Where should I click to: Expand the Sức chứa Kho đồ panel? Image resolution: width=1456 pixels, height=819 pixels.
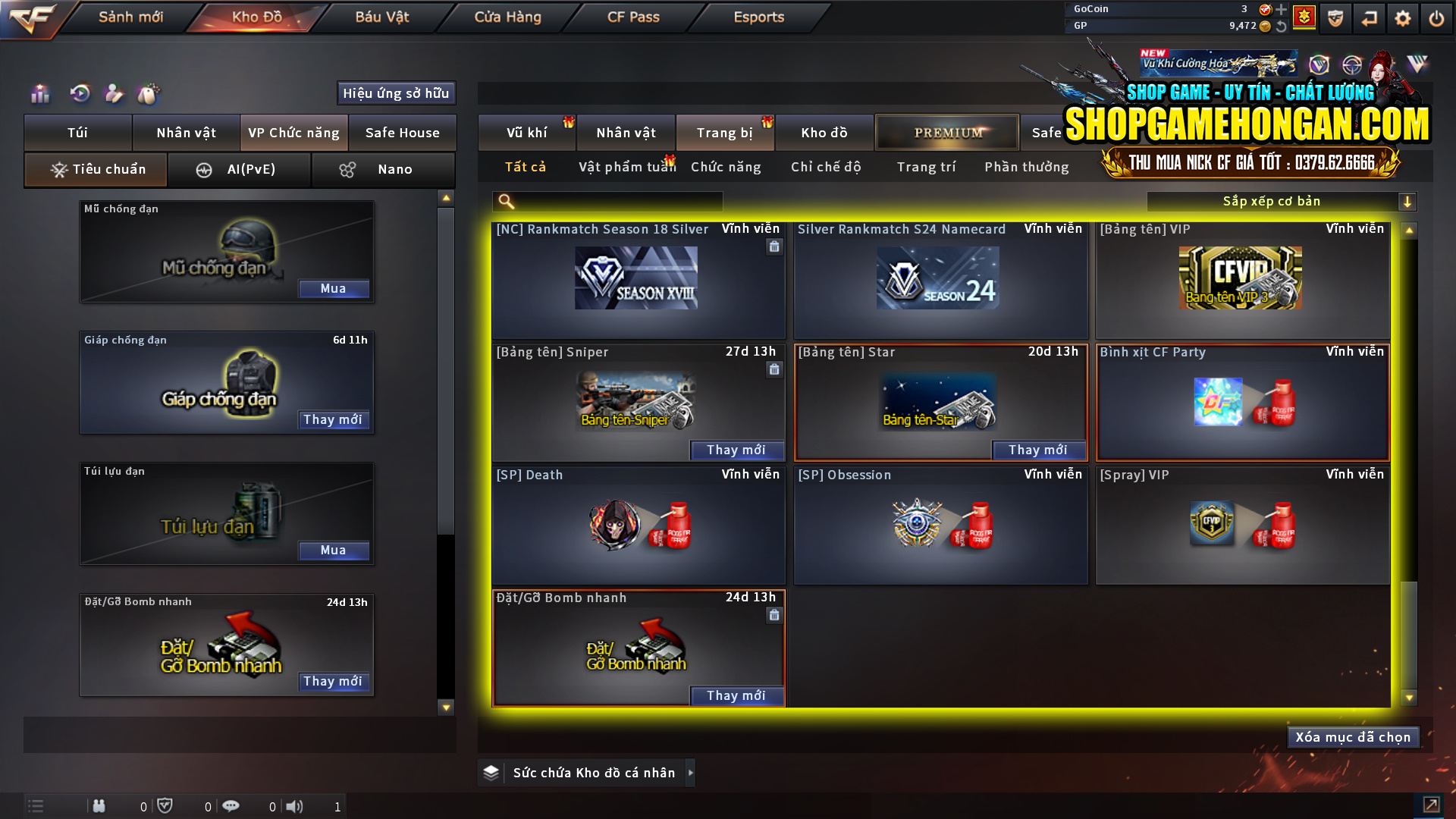point(691,773)
